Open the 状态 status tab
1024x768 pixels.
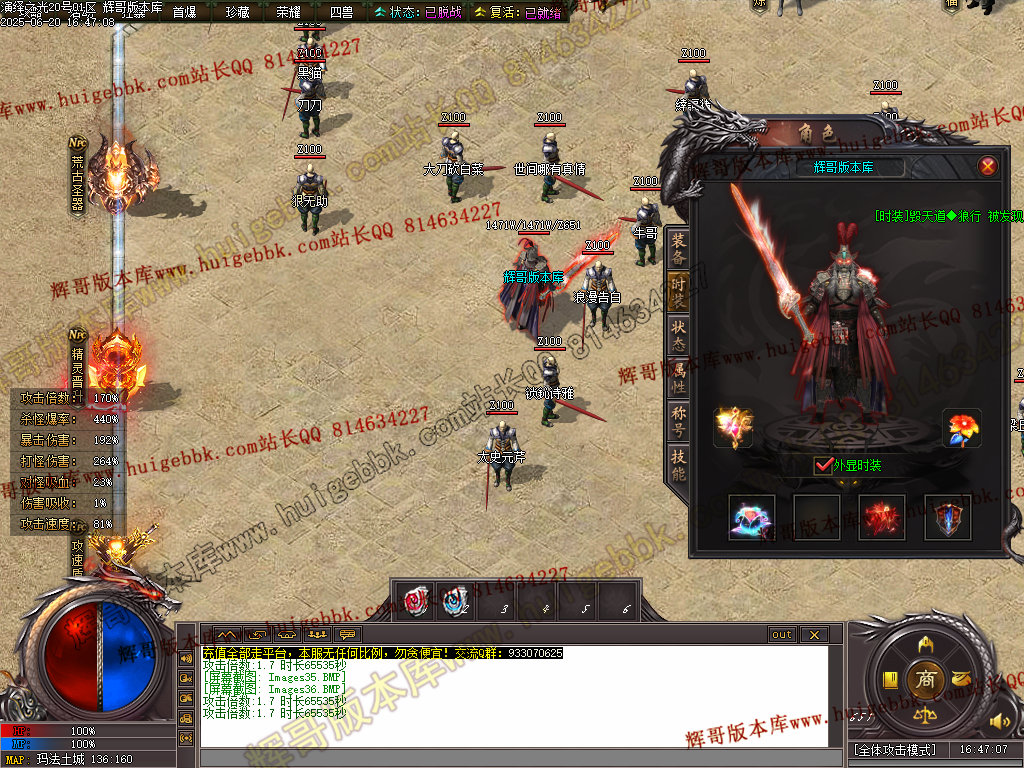pos(679,334)
